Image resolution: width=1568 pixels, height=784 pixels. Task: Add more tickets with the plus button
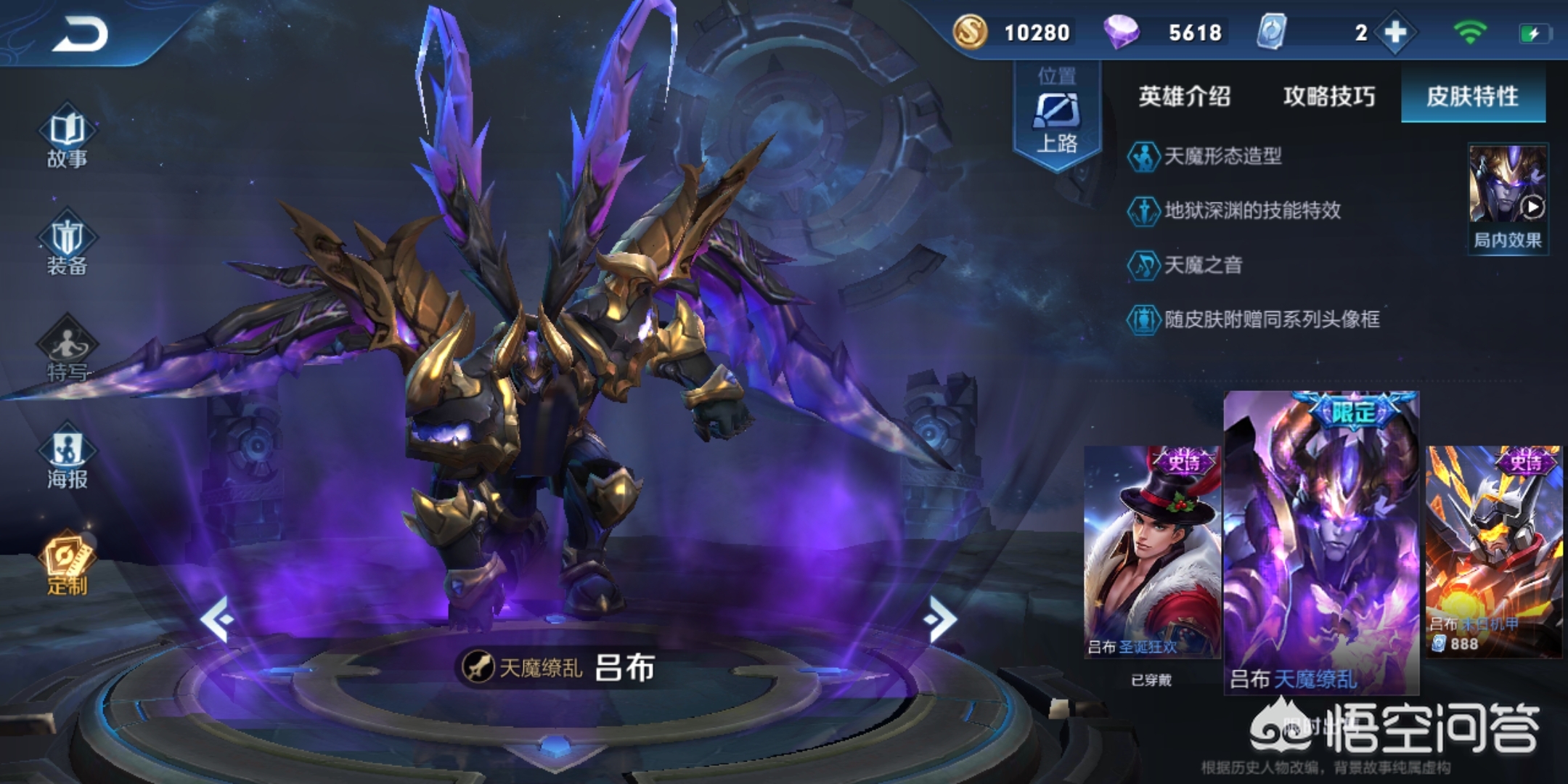coord(1395,33)
